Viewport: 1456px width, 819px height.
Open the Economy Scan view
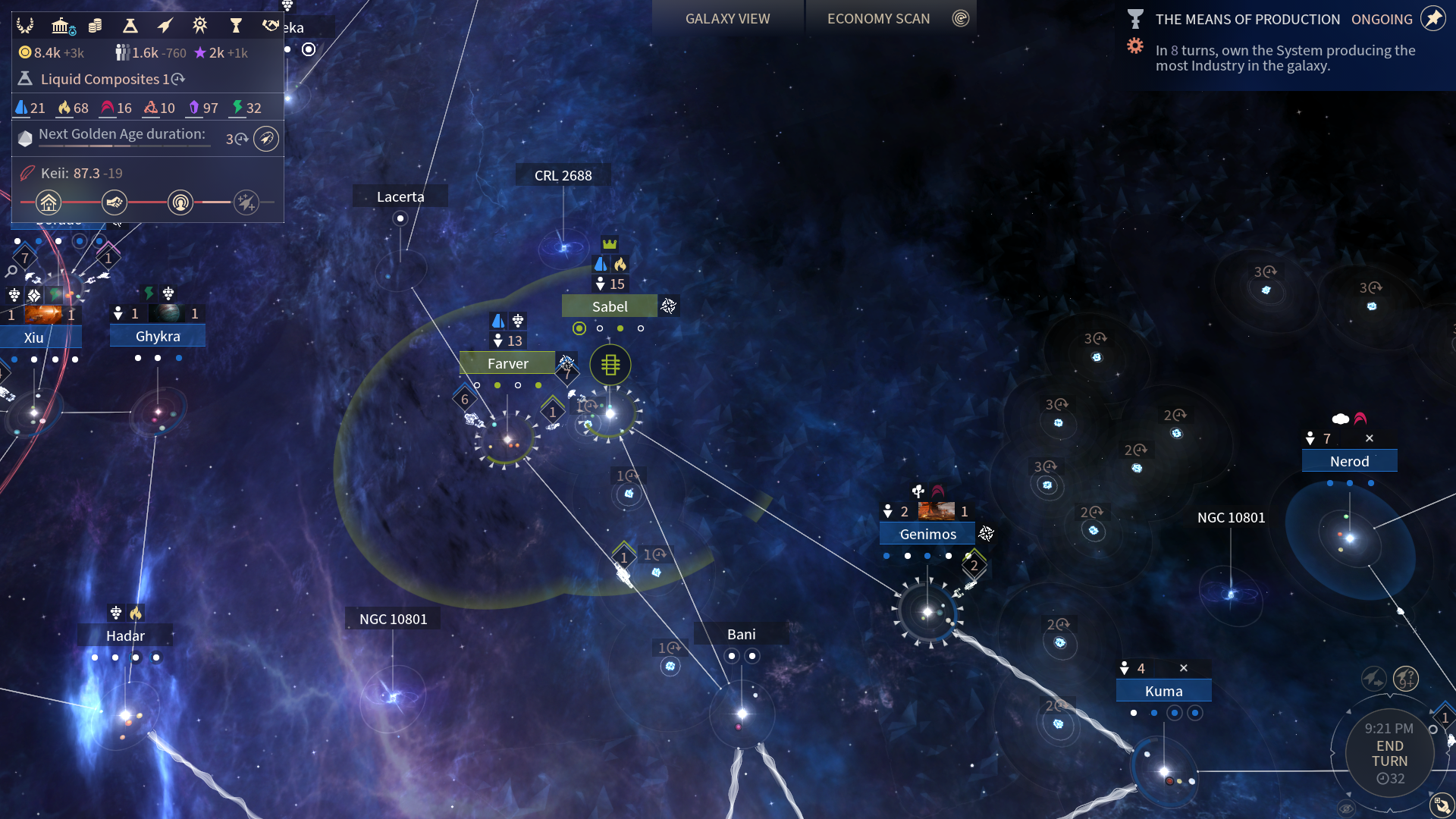tap(878, 19)
